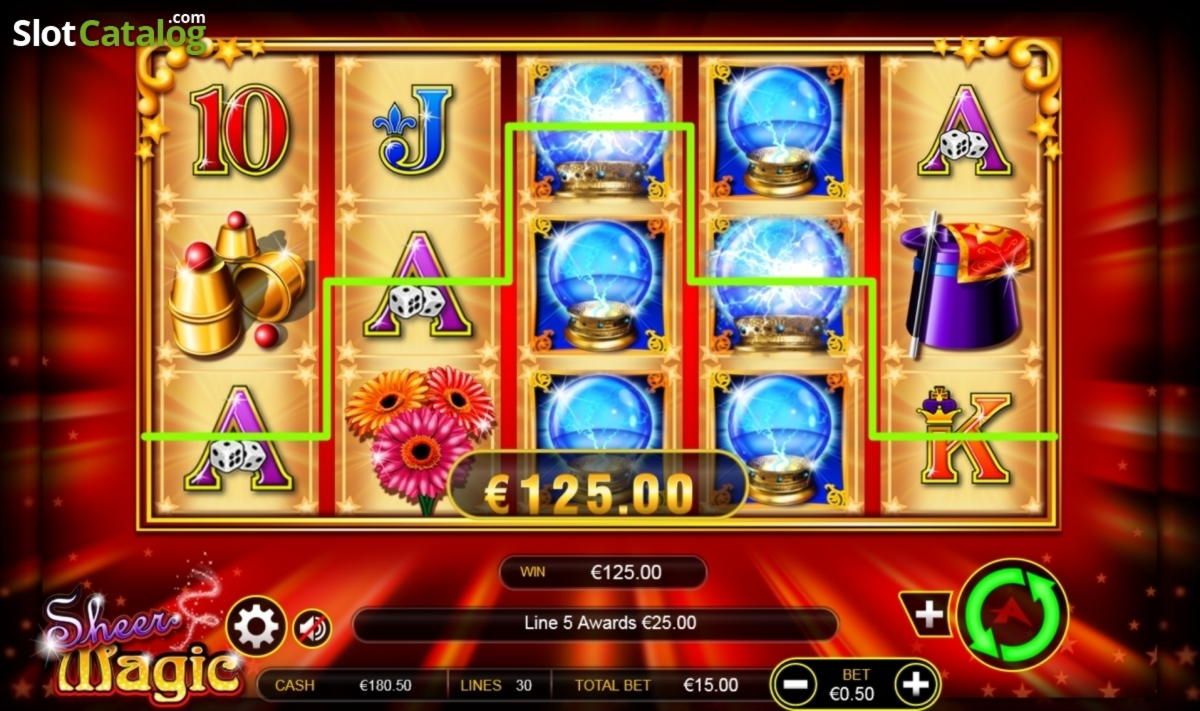Visit the SlotCatalog.com logo link
The width and height of the screenshot is (1200, 711).
pos(109,33)
